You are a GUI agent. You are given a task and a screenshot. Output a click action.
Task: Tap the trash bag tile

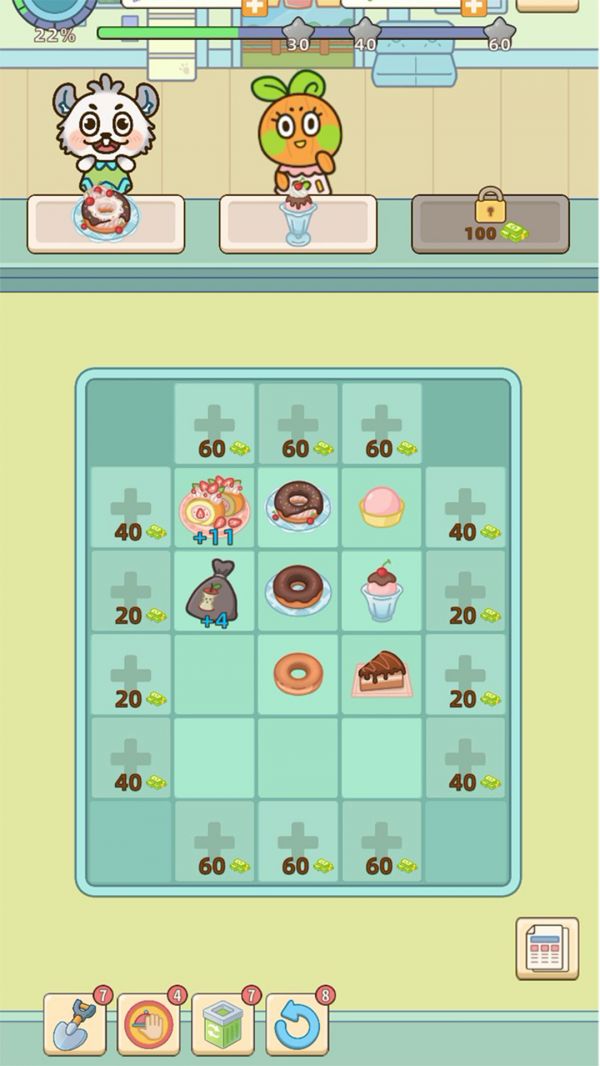(x=213, y=592)
